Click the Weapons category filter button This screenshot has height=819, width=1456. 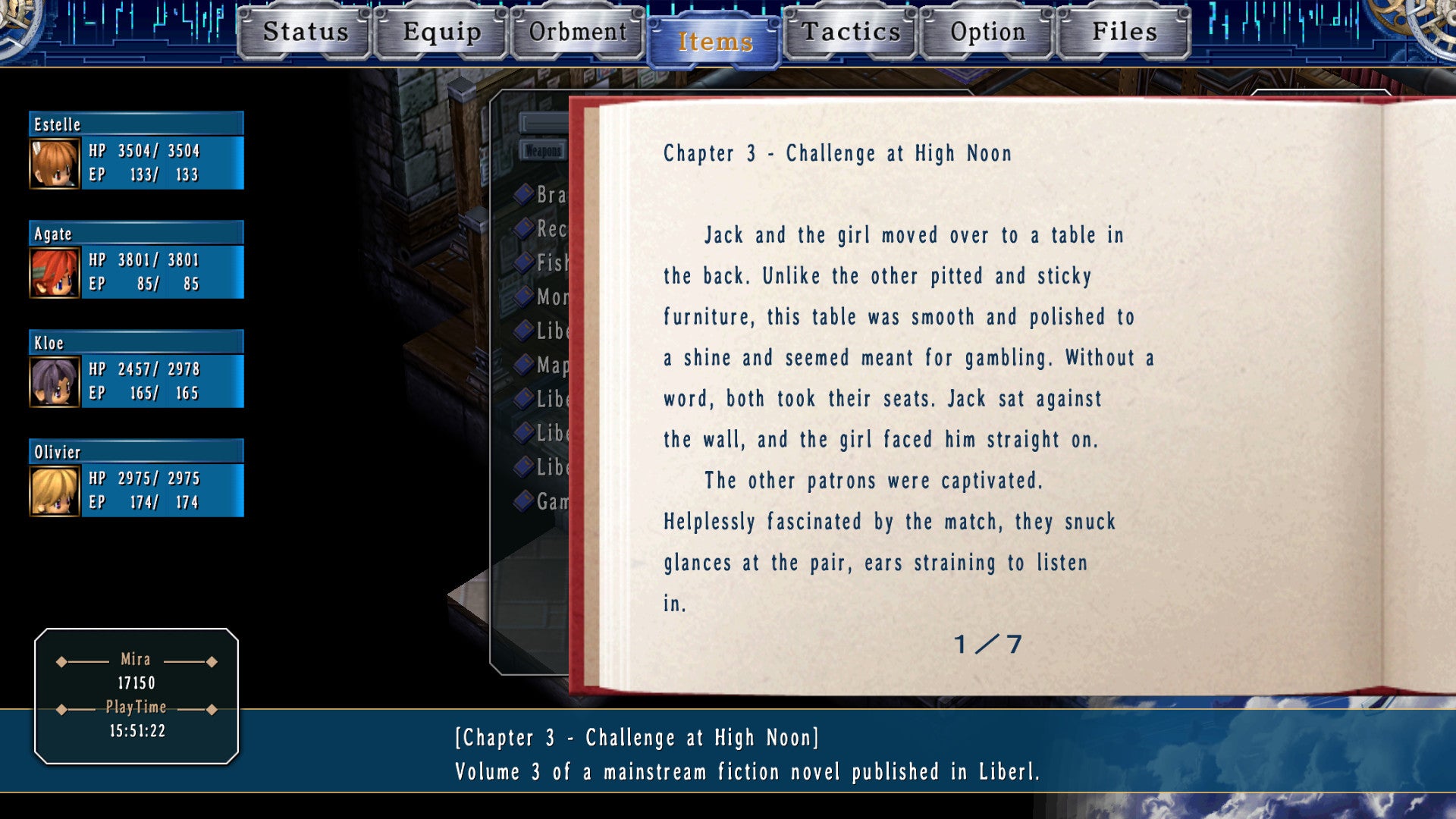(x=543, y=151)
